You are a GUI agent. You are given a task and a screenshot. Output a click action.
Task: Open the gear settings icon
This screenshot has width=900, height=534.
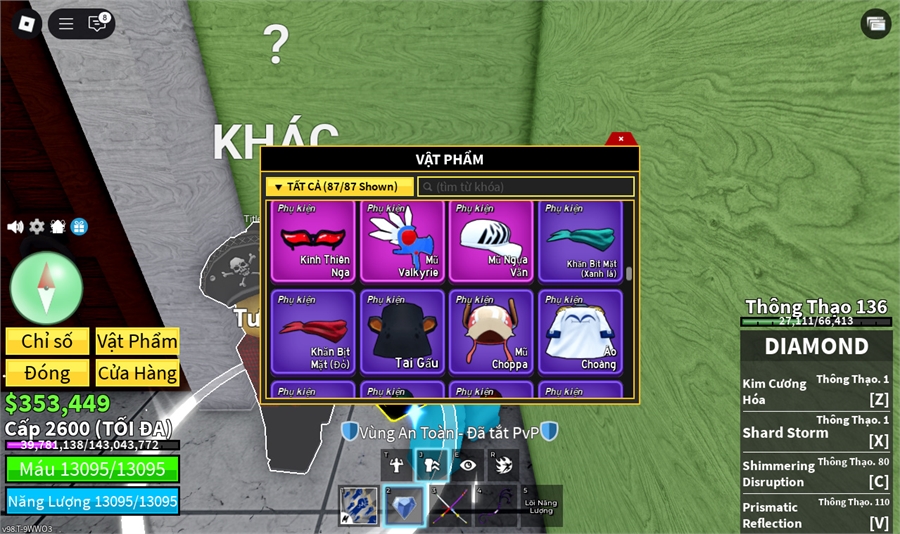37,227
